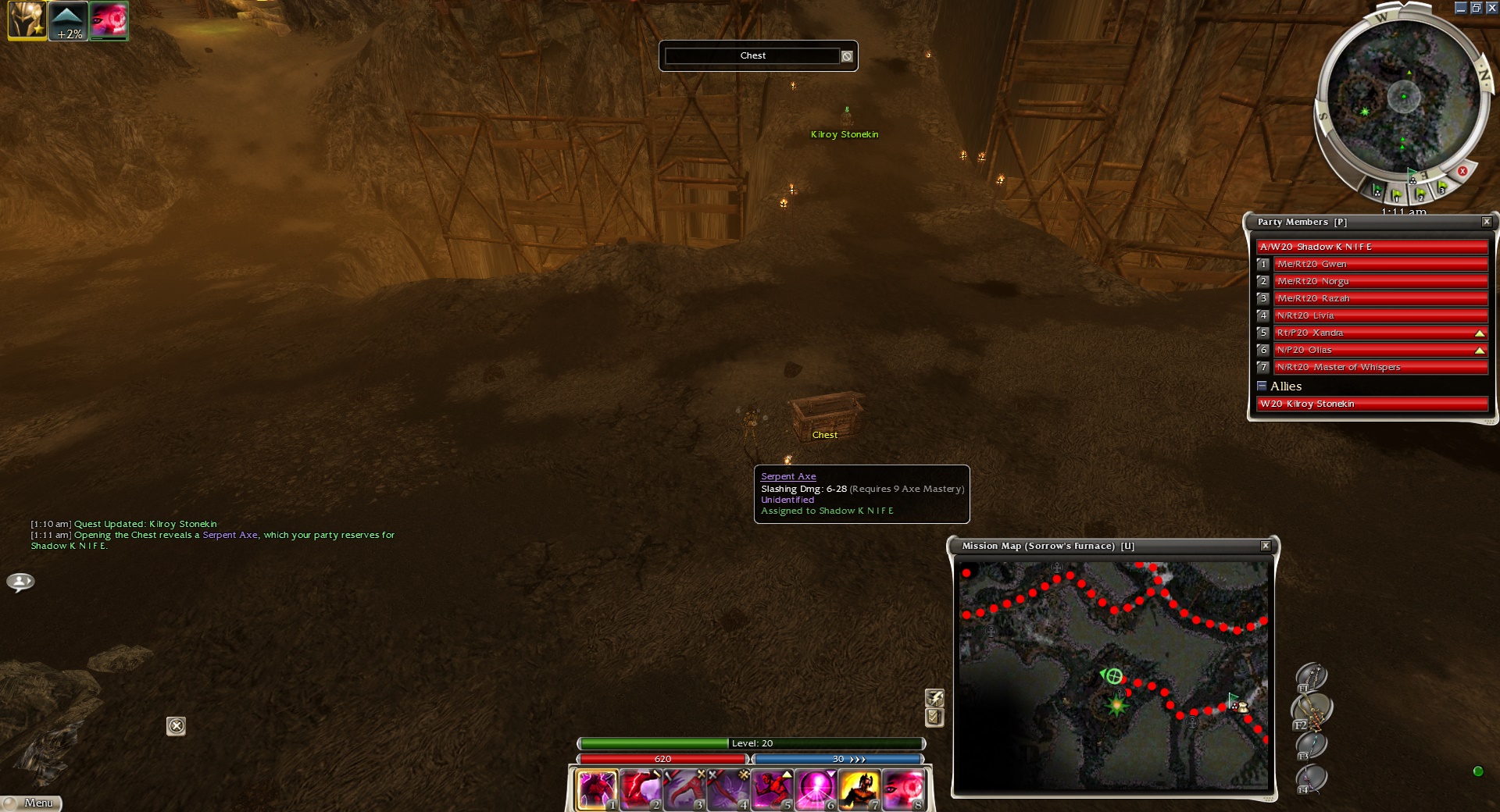Viewport: 1500px width, 812px height.
Task: Activate skill slot 1 on the skill bar
Action: click(597, 789)
